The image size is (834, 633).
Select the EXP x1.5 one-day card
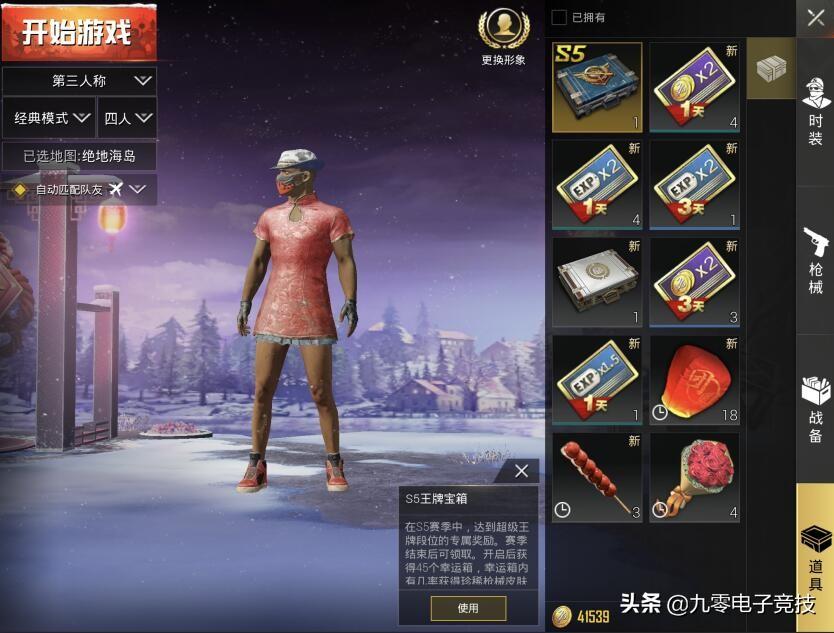(597, 380)
